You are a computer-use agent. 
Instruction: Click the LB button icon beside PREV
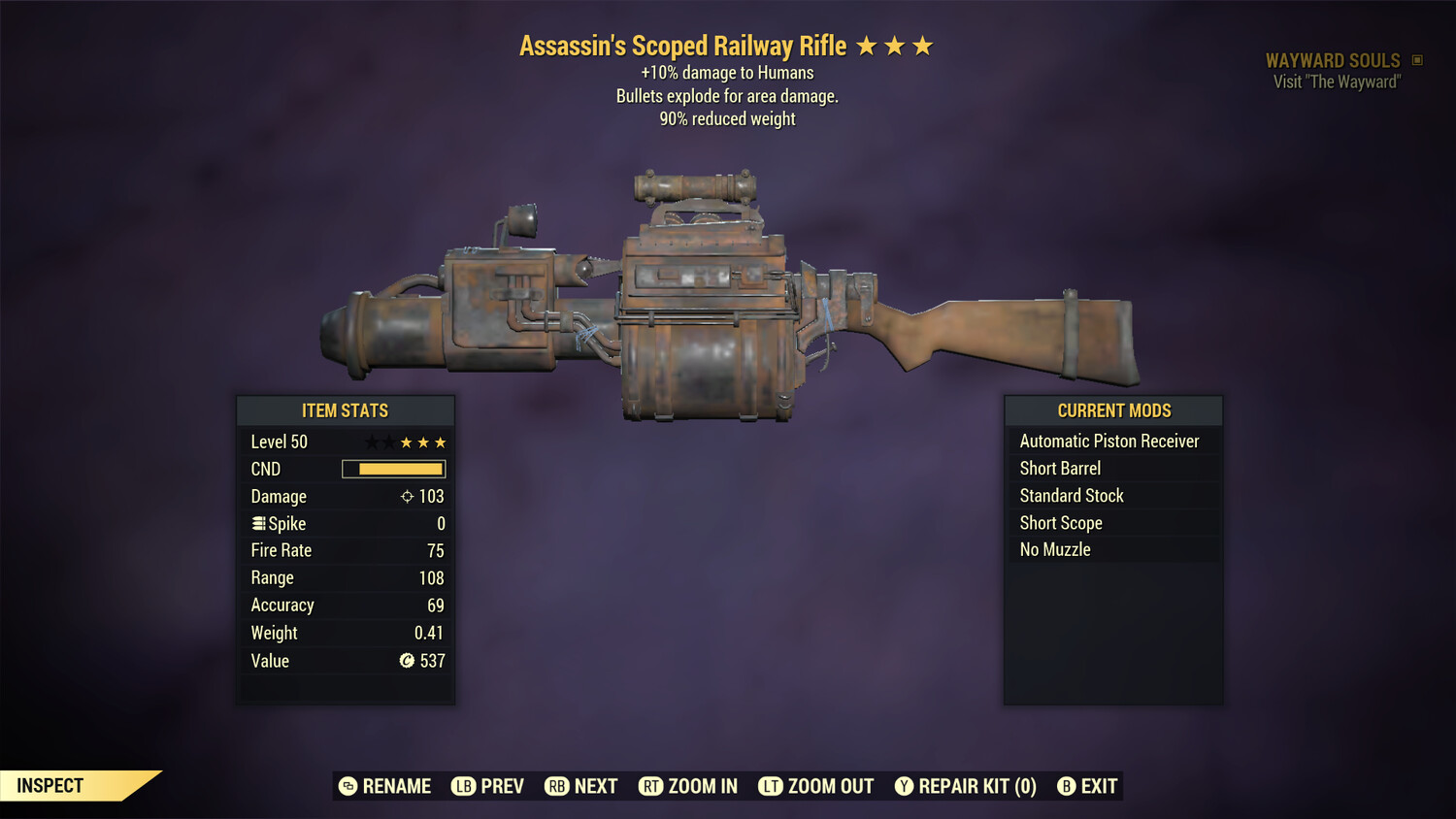pyautogui.click(x=464, y=786)
